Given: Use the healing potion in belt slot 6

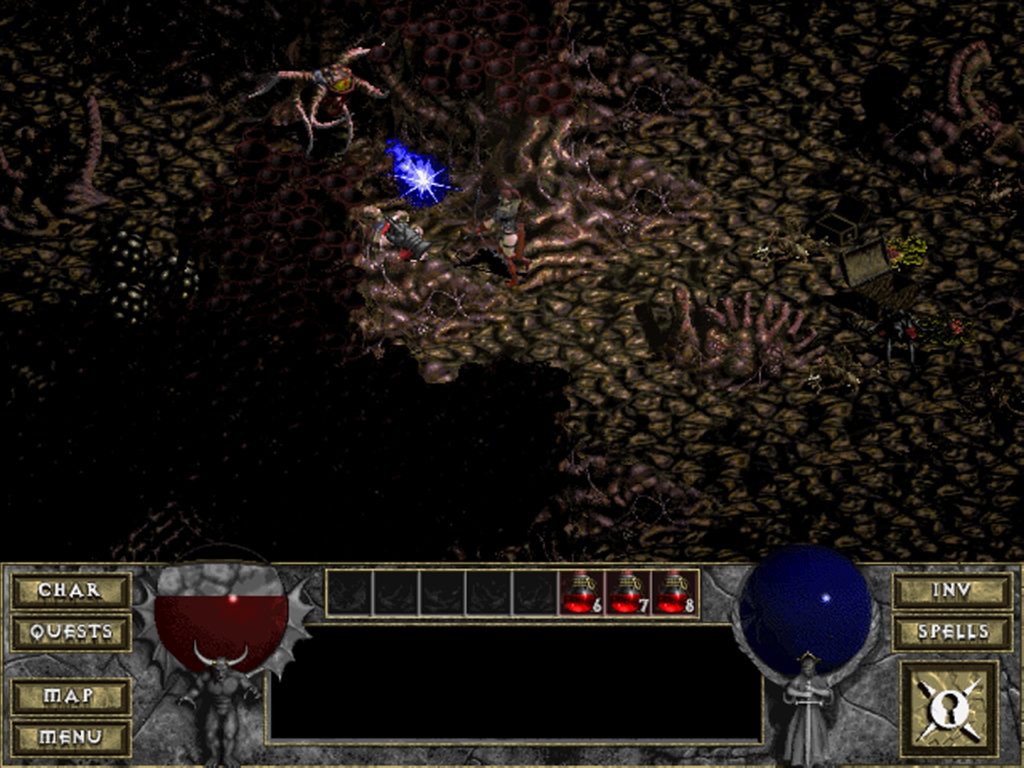Looking at the screenshot, I should [581, 593].
